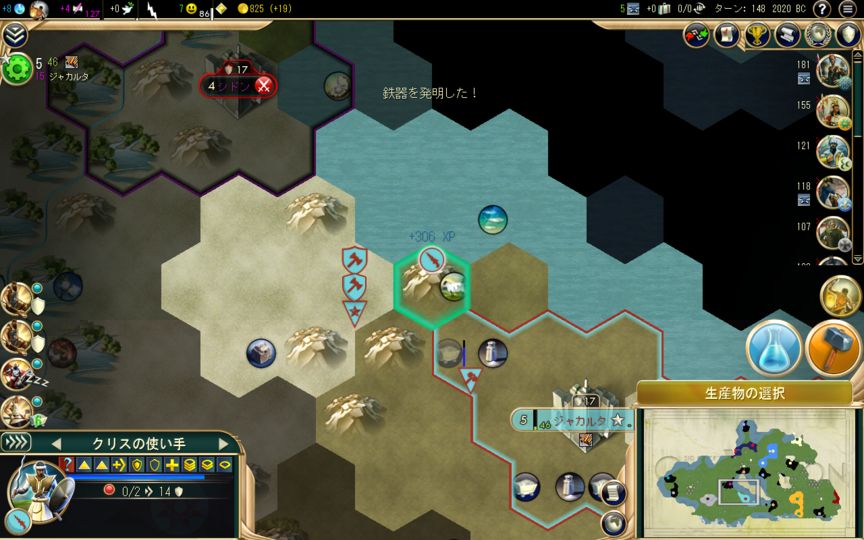Open the shield military overview icon

point(848,35)
